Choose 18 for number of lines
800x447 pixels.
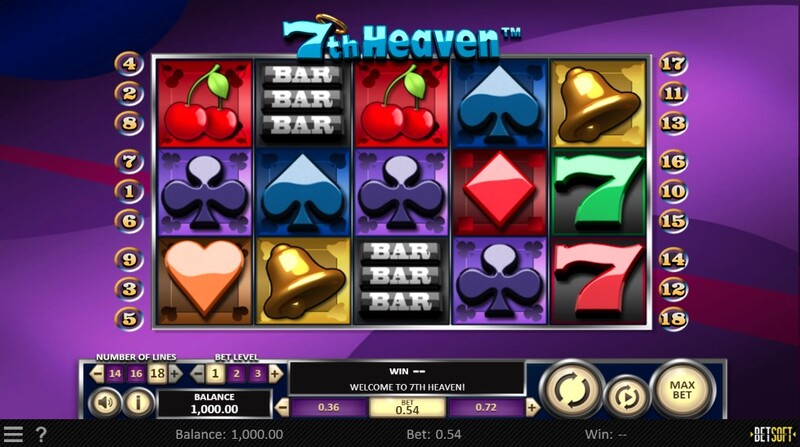point(156,373)
